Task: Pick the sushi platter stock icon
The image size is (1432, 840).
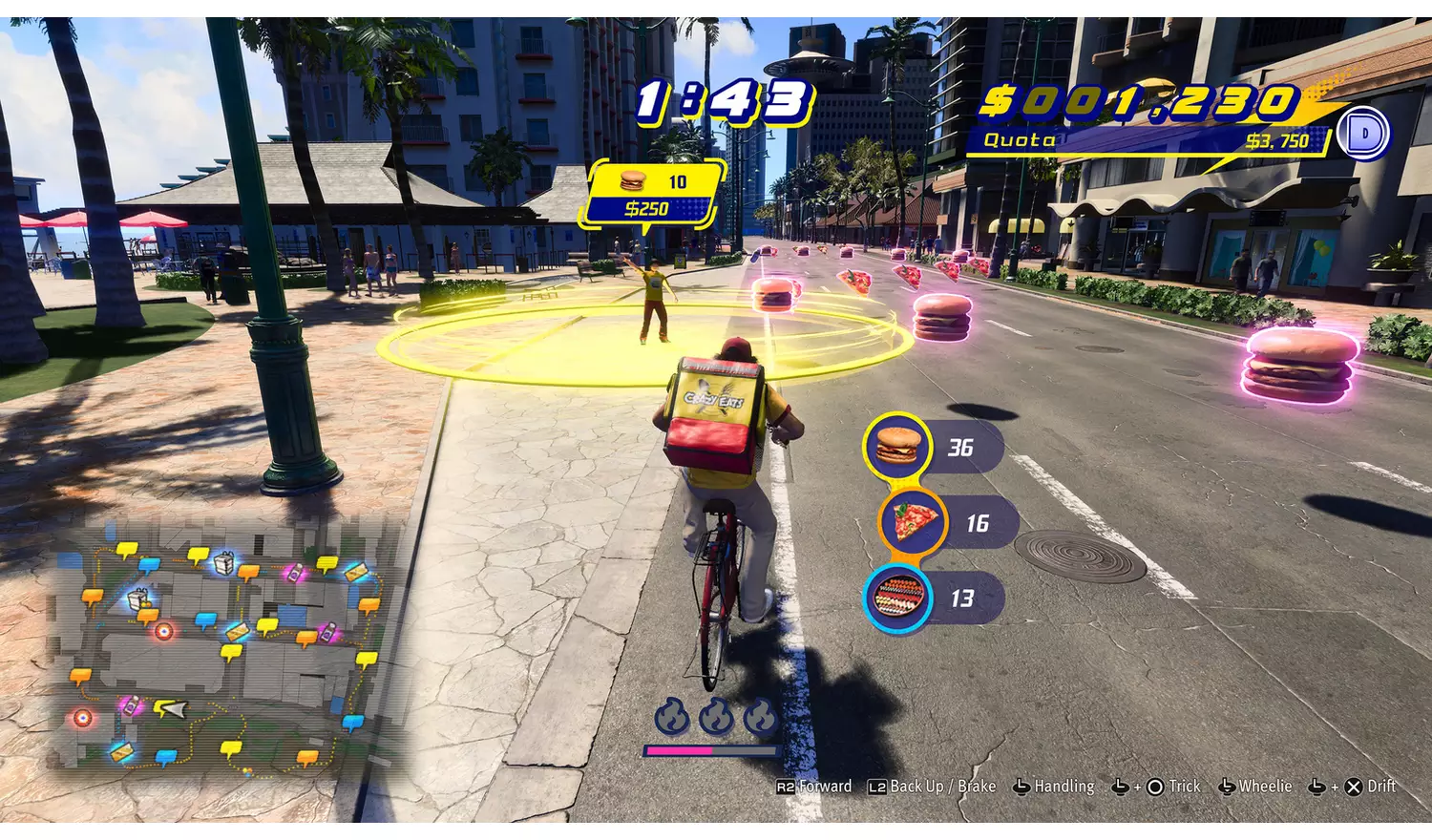Action: pos(897,598)
